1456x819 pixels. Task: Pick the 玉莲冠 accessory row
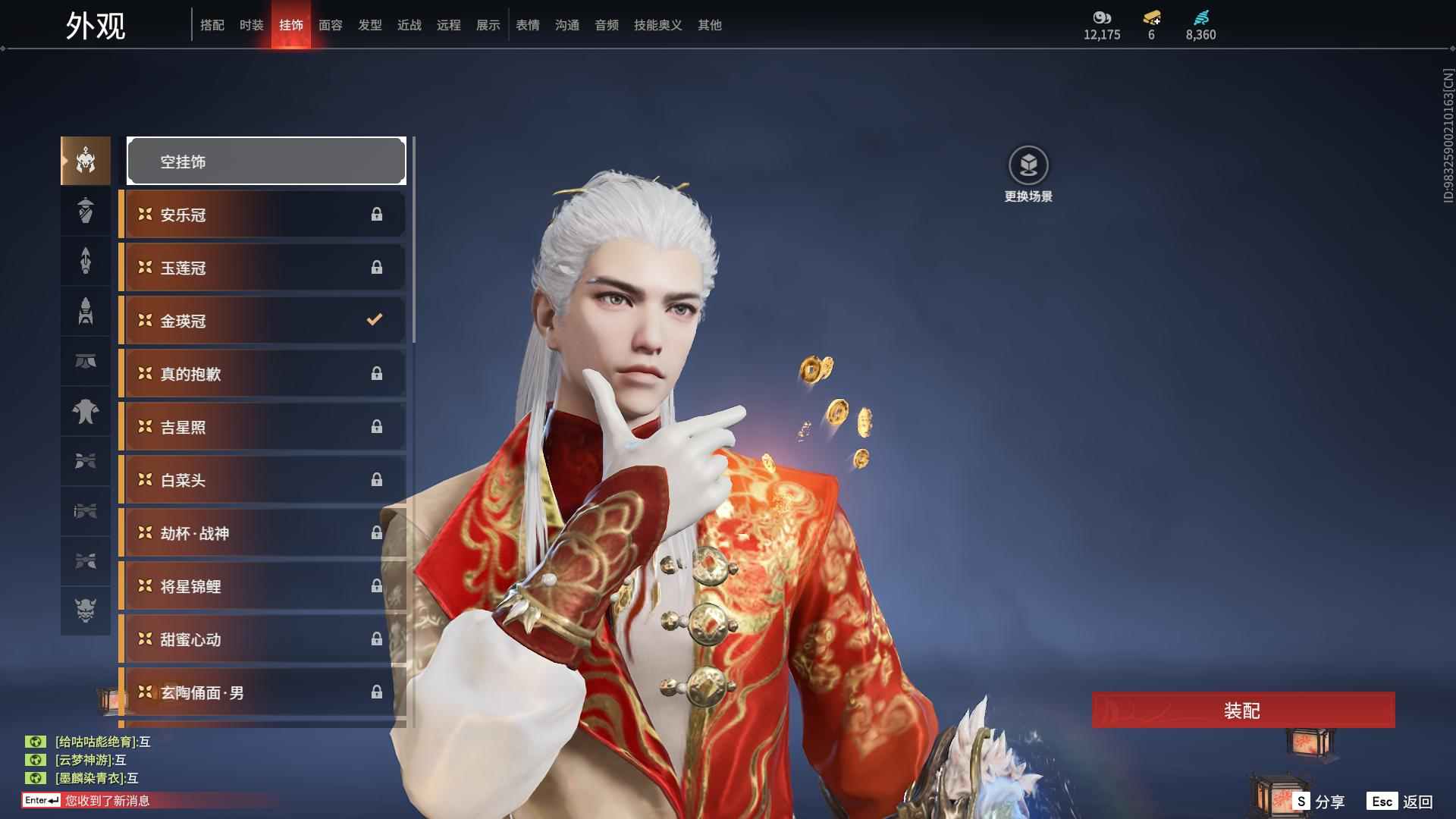click(263, 268)
